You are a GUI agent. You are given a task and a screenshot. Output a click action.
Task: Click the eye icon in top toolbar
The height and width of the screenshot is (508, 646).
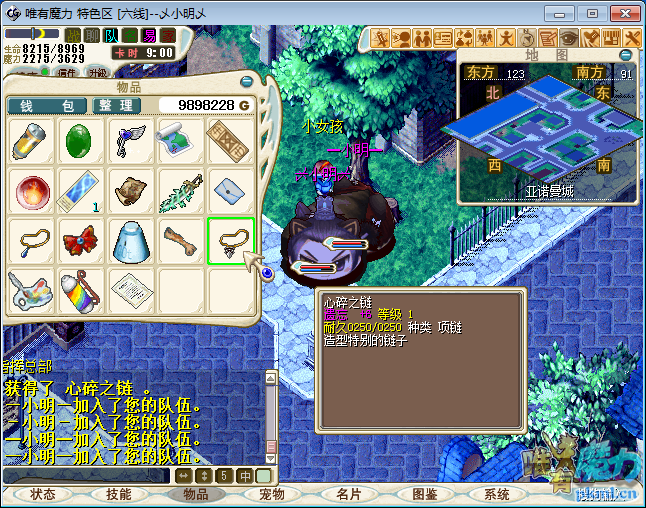[569, 38]
